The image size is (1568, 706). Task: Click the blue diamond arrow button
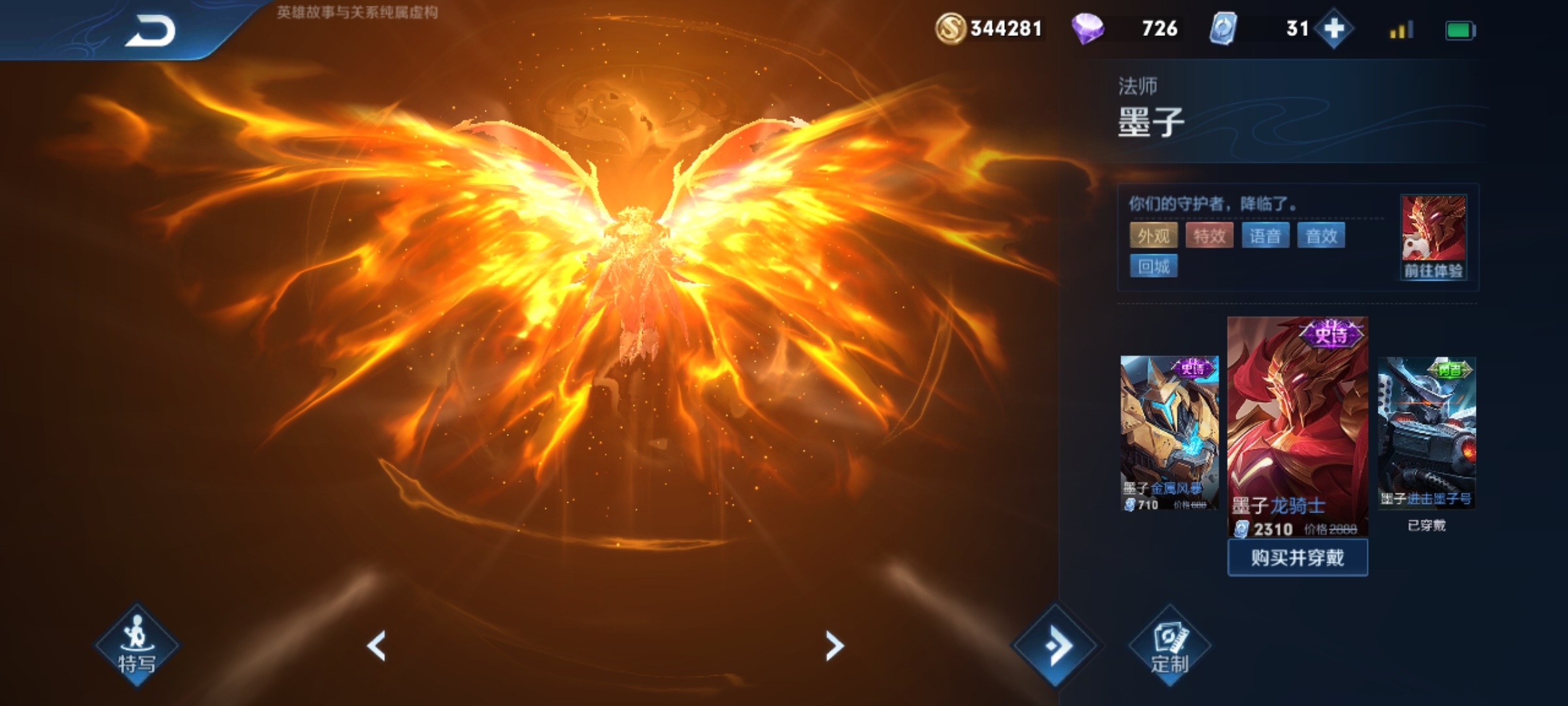click(1055, 646)
